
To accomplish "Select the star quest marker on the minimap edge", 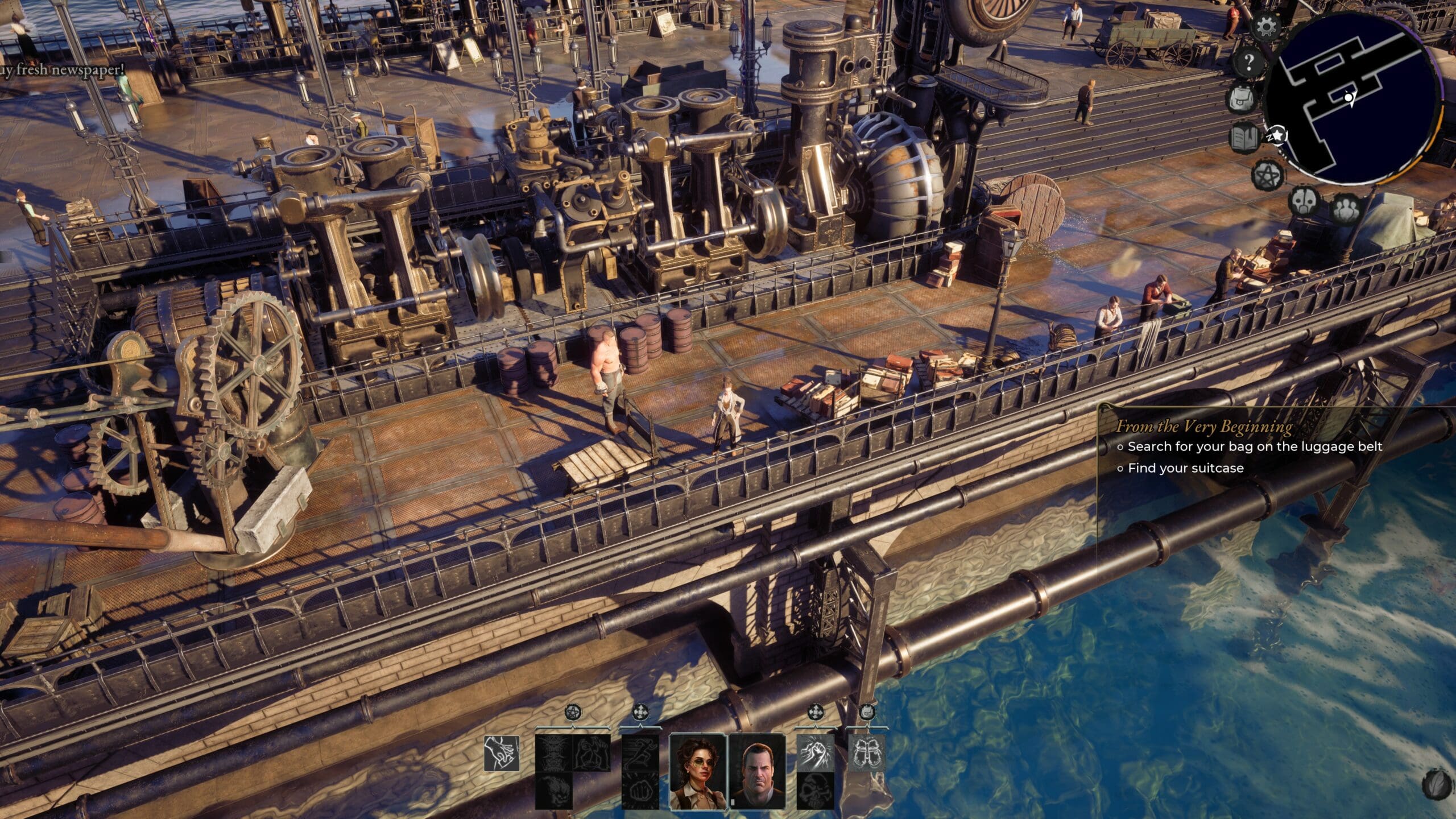I will pyautogui.click(x=1277, y=135).
